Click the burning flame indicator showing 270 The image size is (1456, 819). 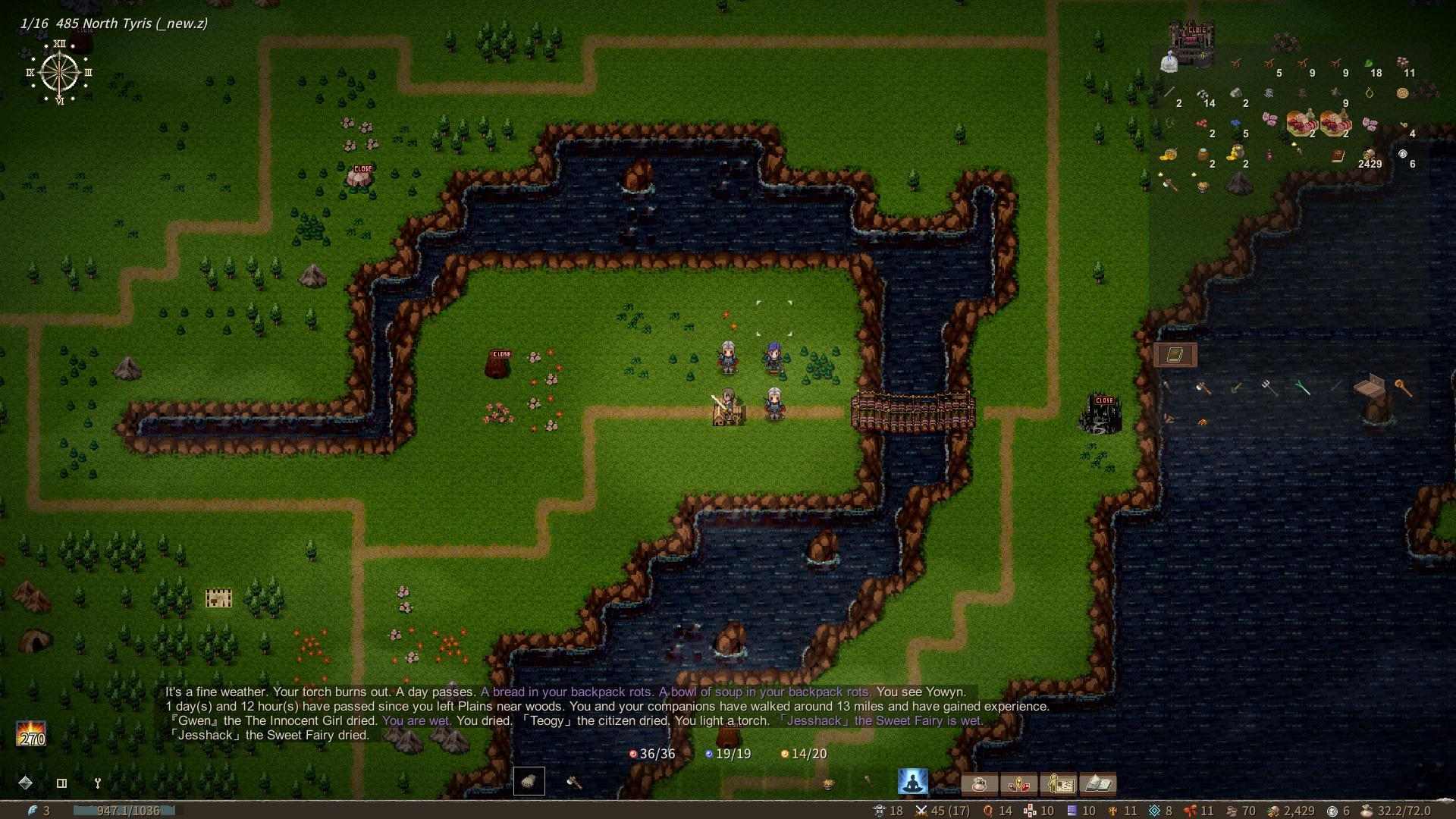click(30, 732)
